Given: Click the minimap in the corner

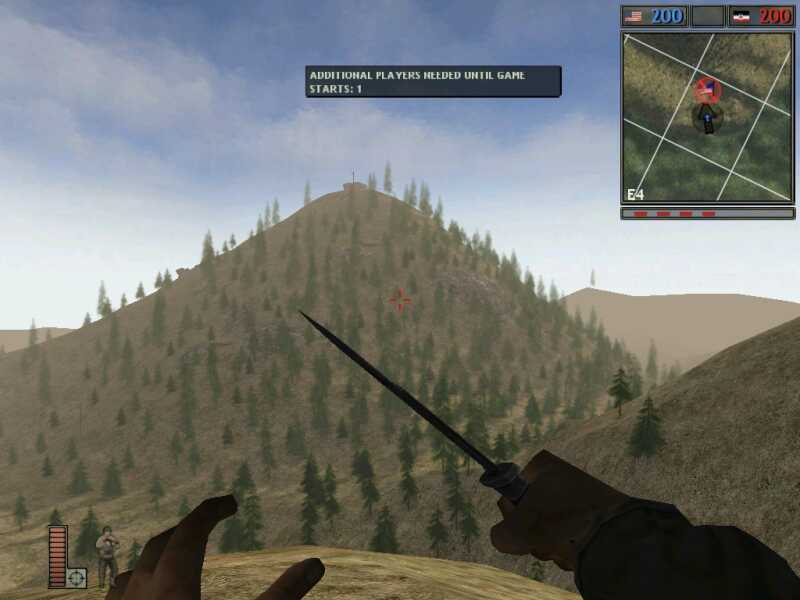Looking at the screenshot, I should point(707,118).
